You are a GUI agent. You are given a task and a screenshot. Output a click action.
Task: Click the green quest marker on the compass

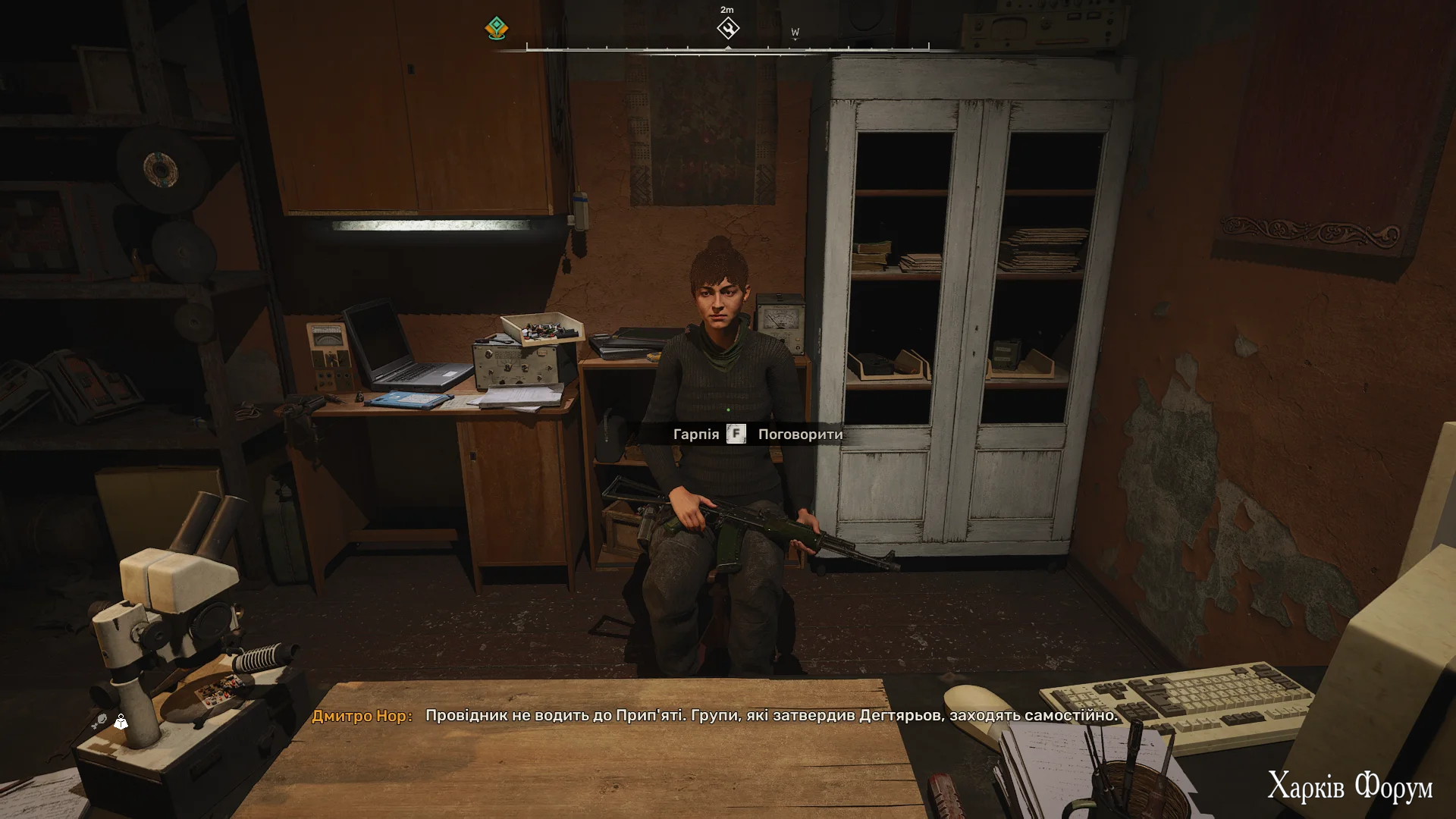coord(496,29)
